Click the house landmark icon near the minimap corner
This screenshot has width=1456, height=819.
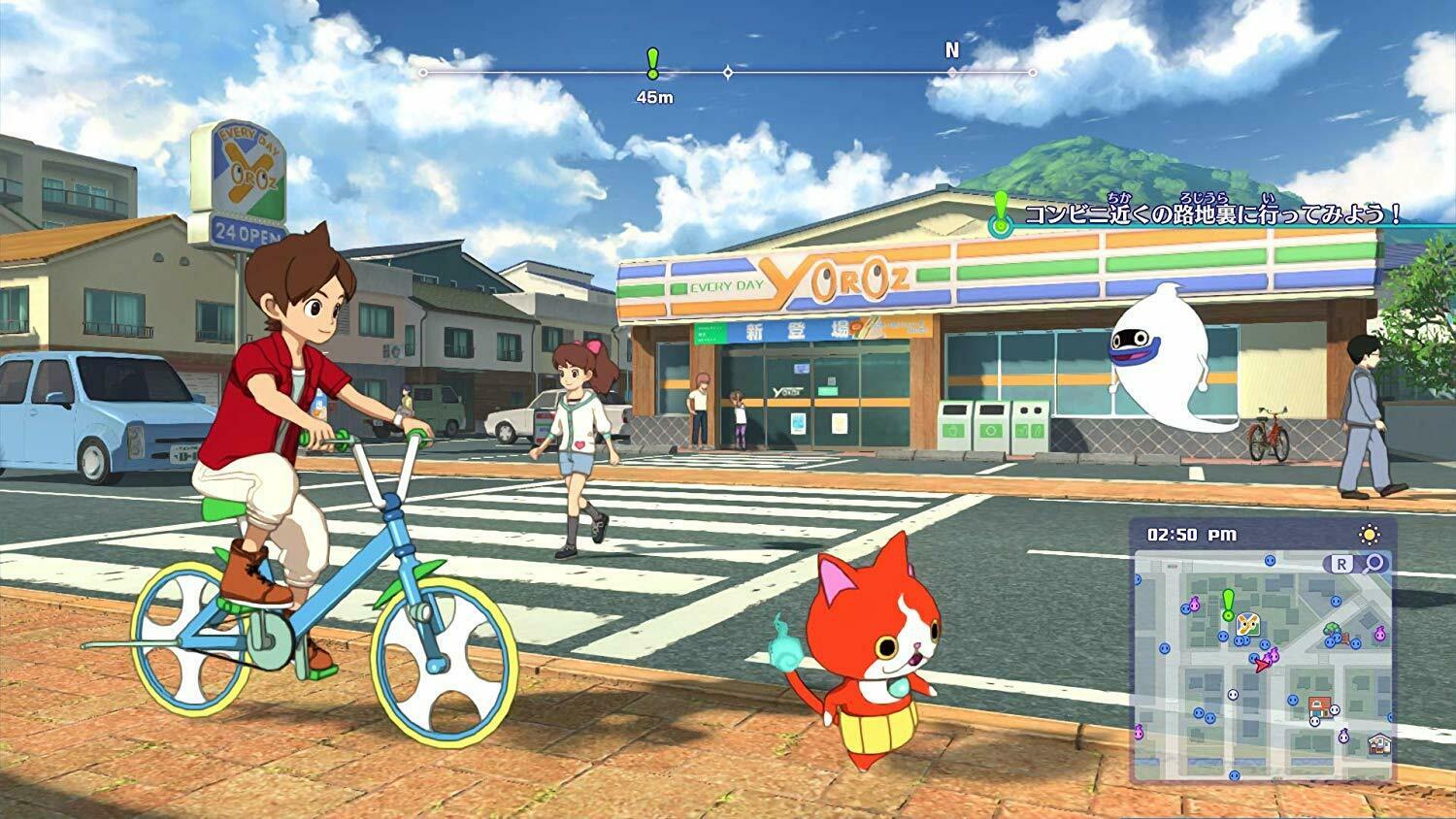coord(1379,744)
